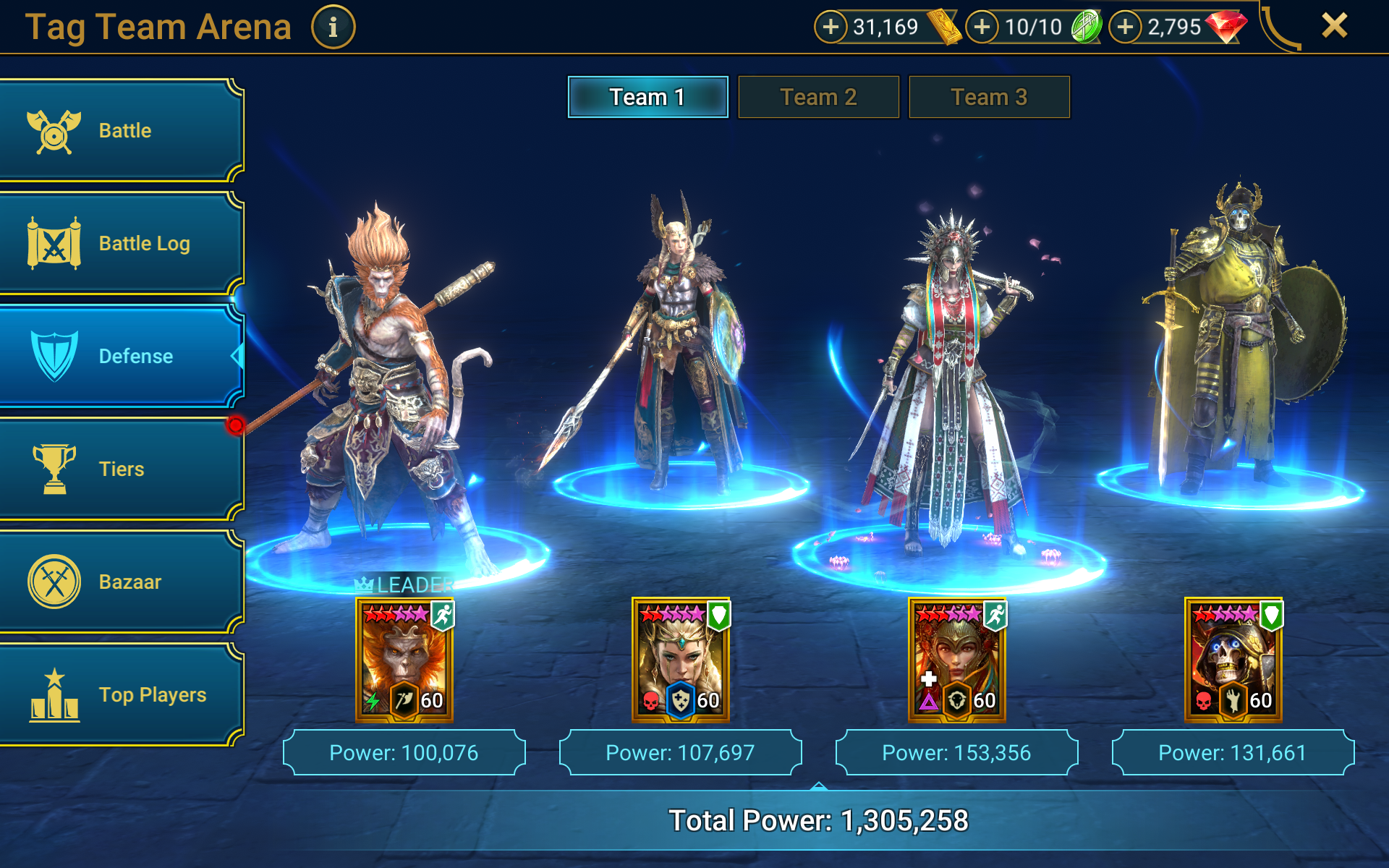1389x868 pixels.
Task: Choose the skull knight champion portrait
Action: tap(1233, 660)
